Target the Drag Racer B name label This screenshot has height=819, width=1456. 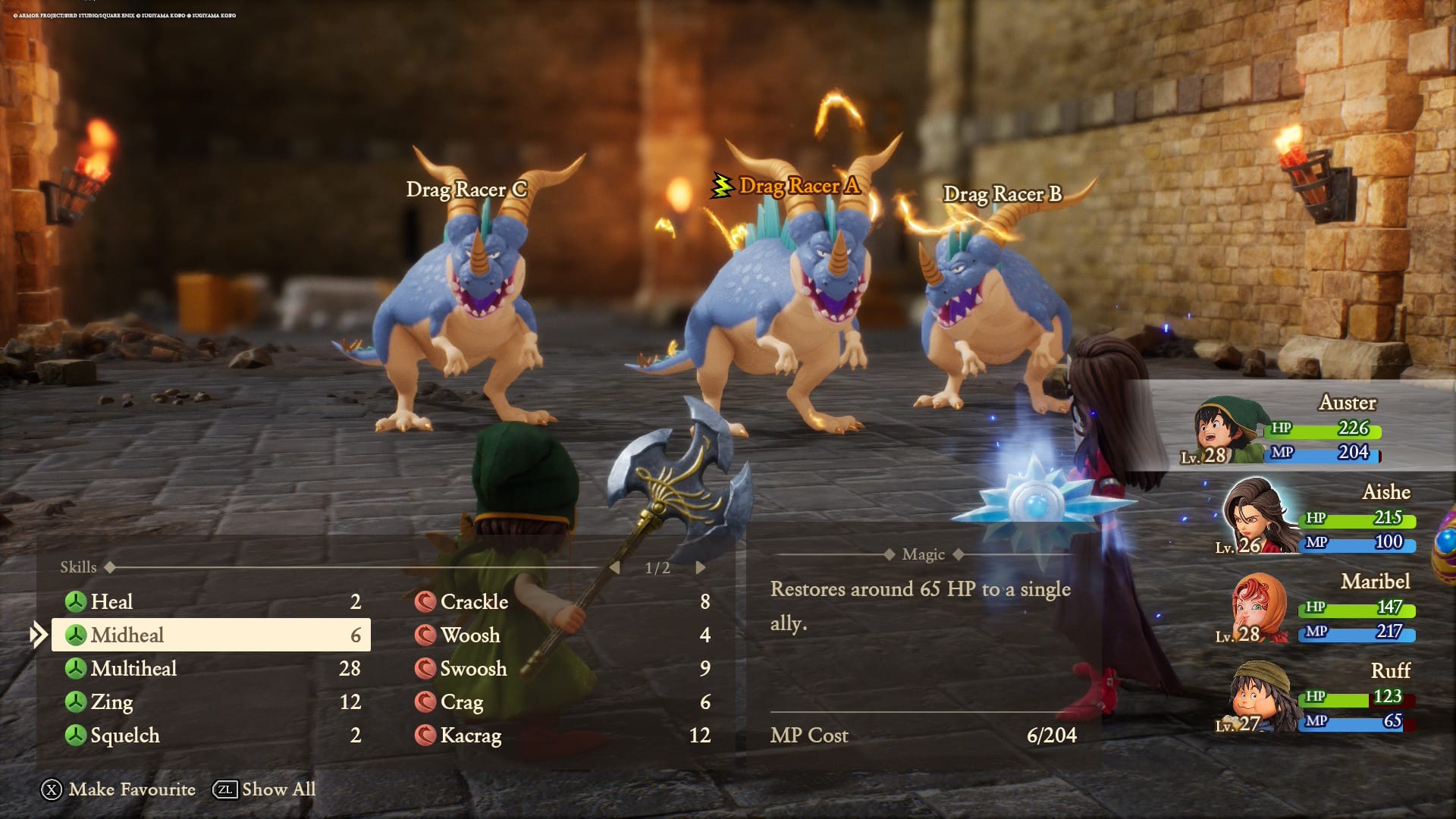pyautogui.click(x=1002, y=194)
